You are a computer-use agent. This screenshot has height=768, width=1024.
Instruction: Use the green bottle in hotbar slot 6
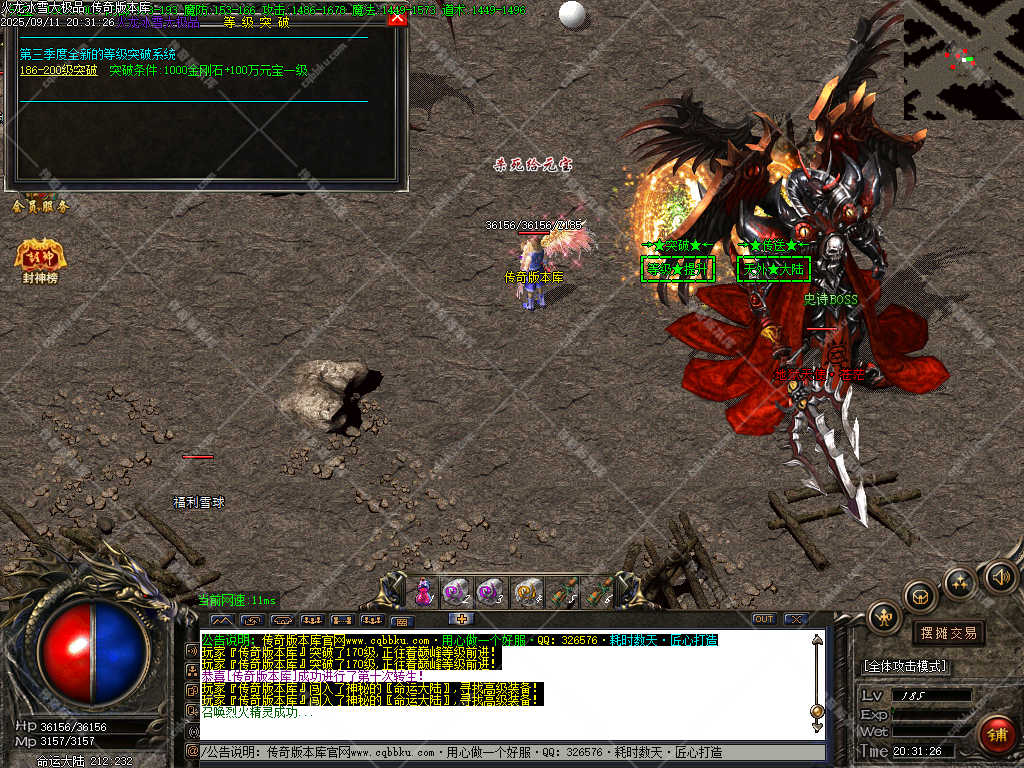(597, 592)
